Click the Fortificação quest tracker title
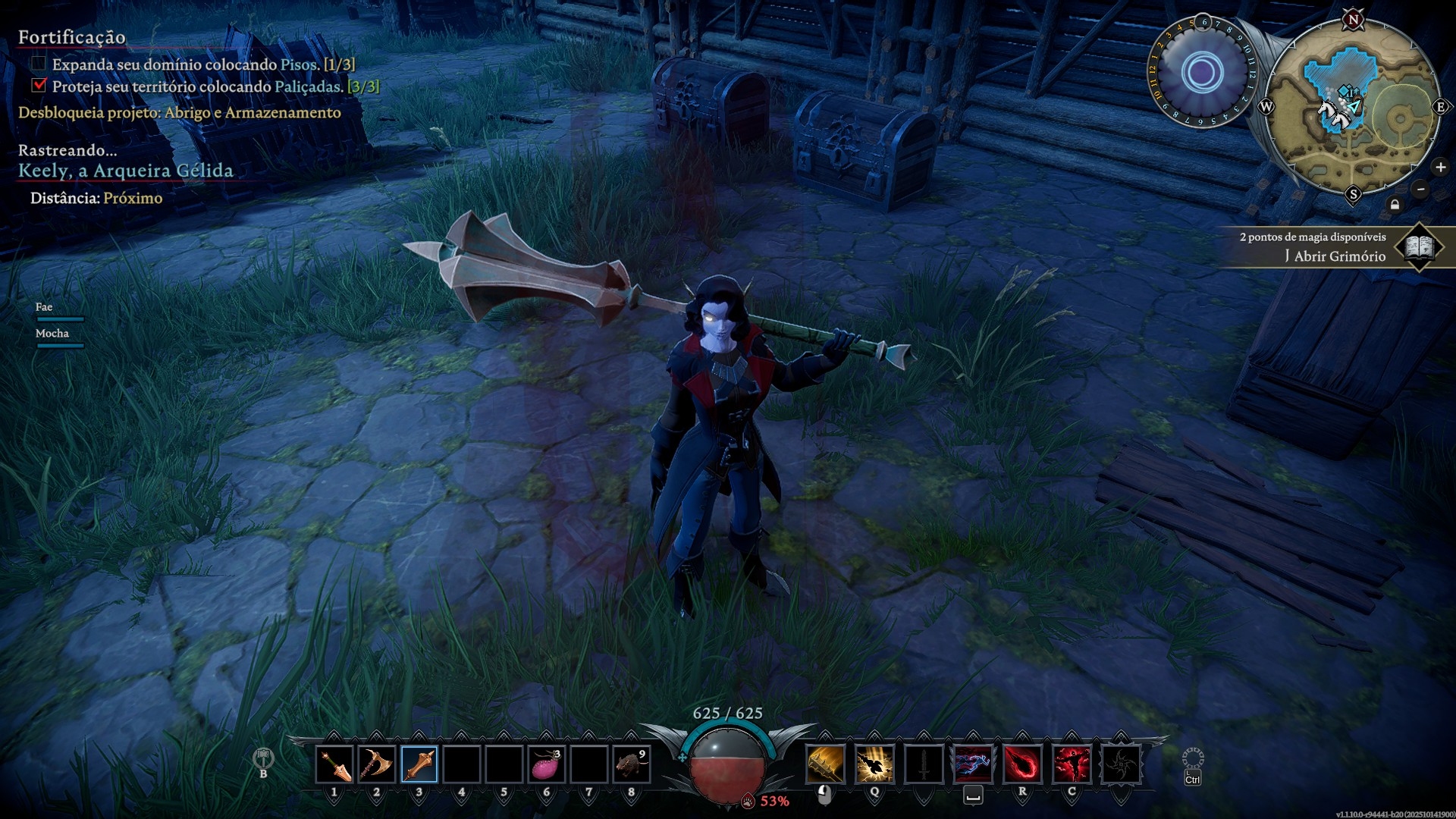The image size is (1456, 819). [x=72, y=37]
